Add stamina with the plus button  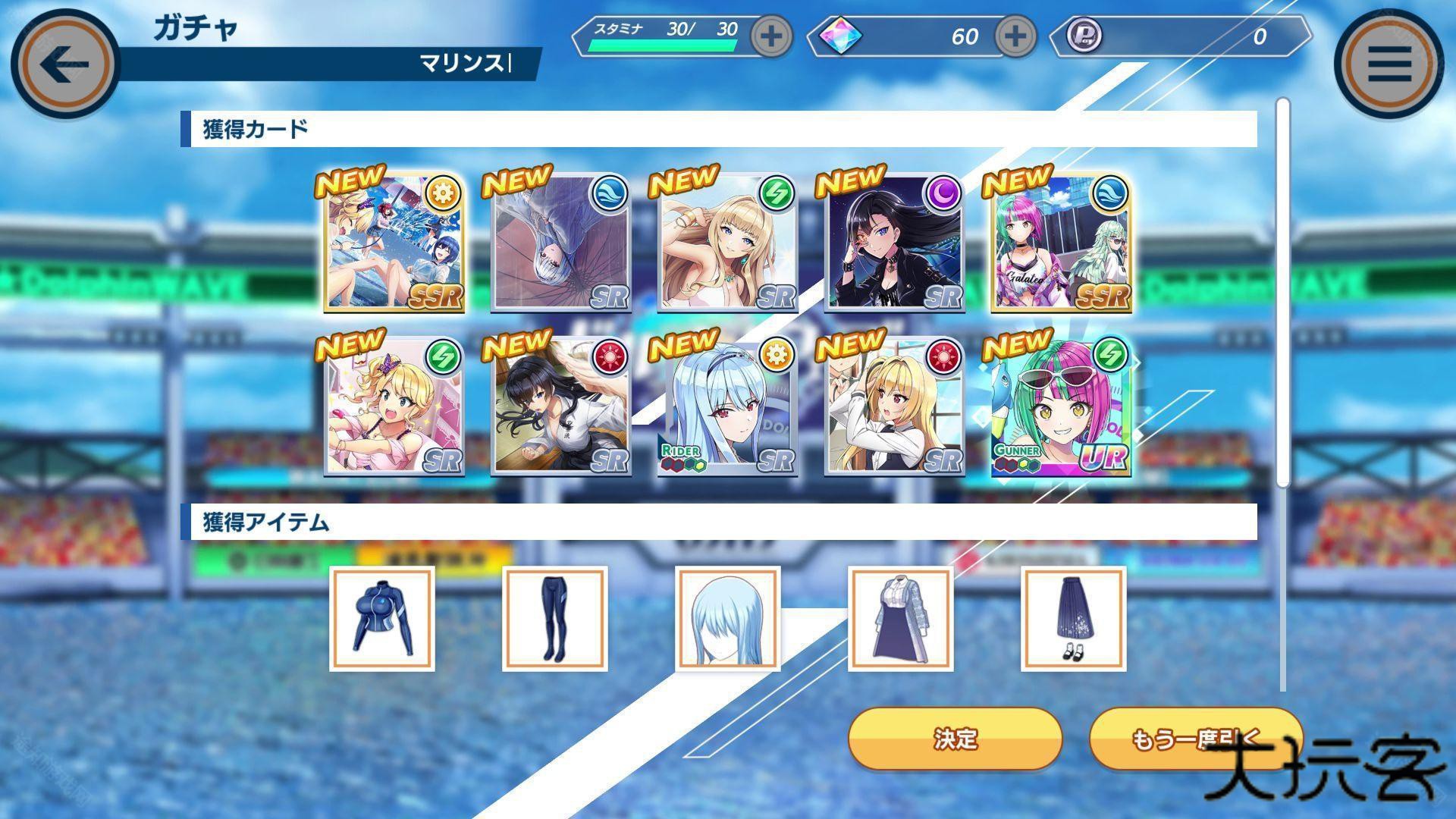[x=771, y=36]
